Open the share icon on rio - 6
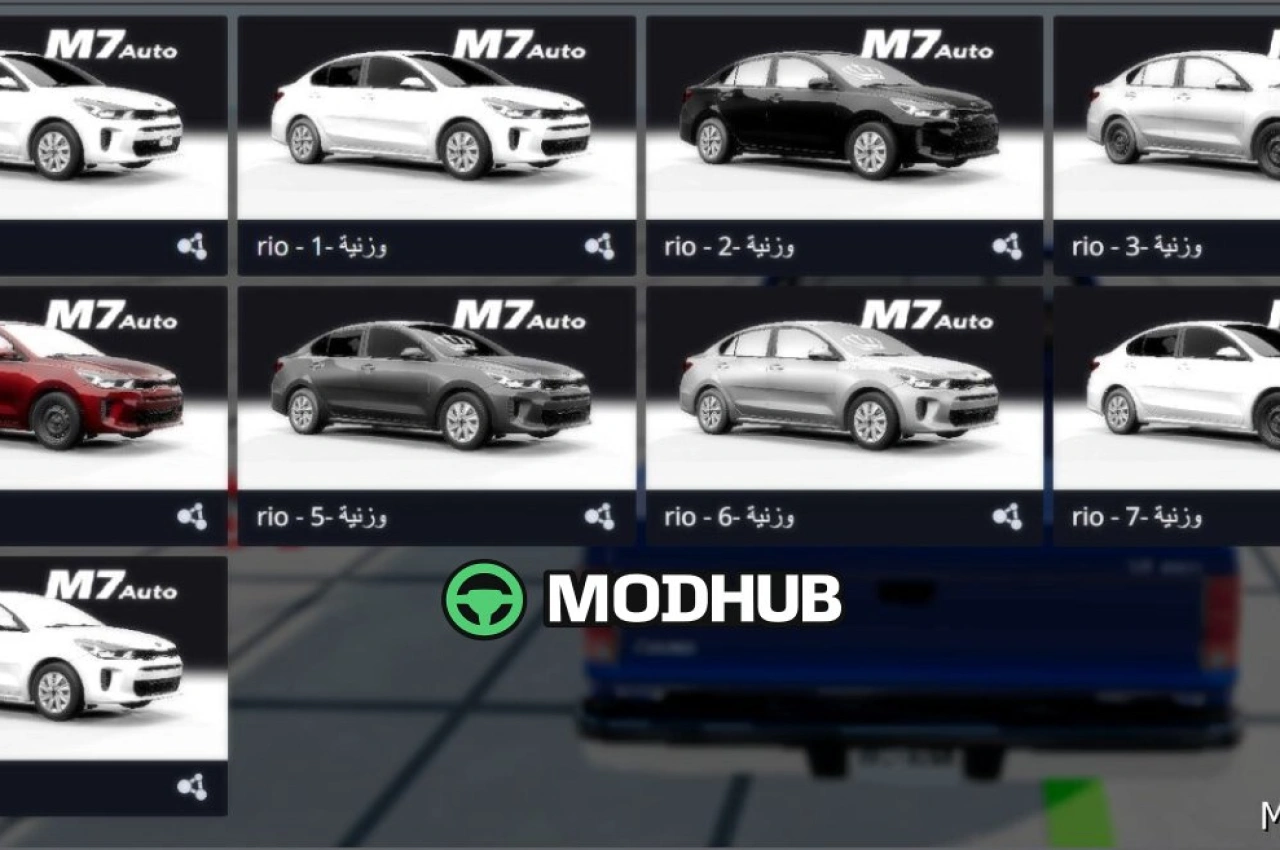The width and height of the screenshot is (1280, 850). pyautogui.click(x=1007, y=516)
